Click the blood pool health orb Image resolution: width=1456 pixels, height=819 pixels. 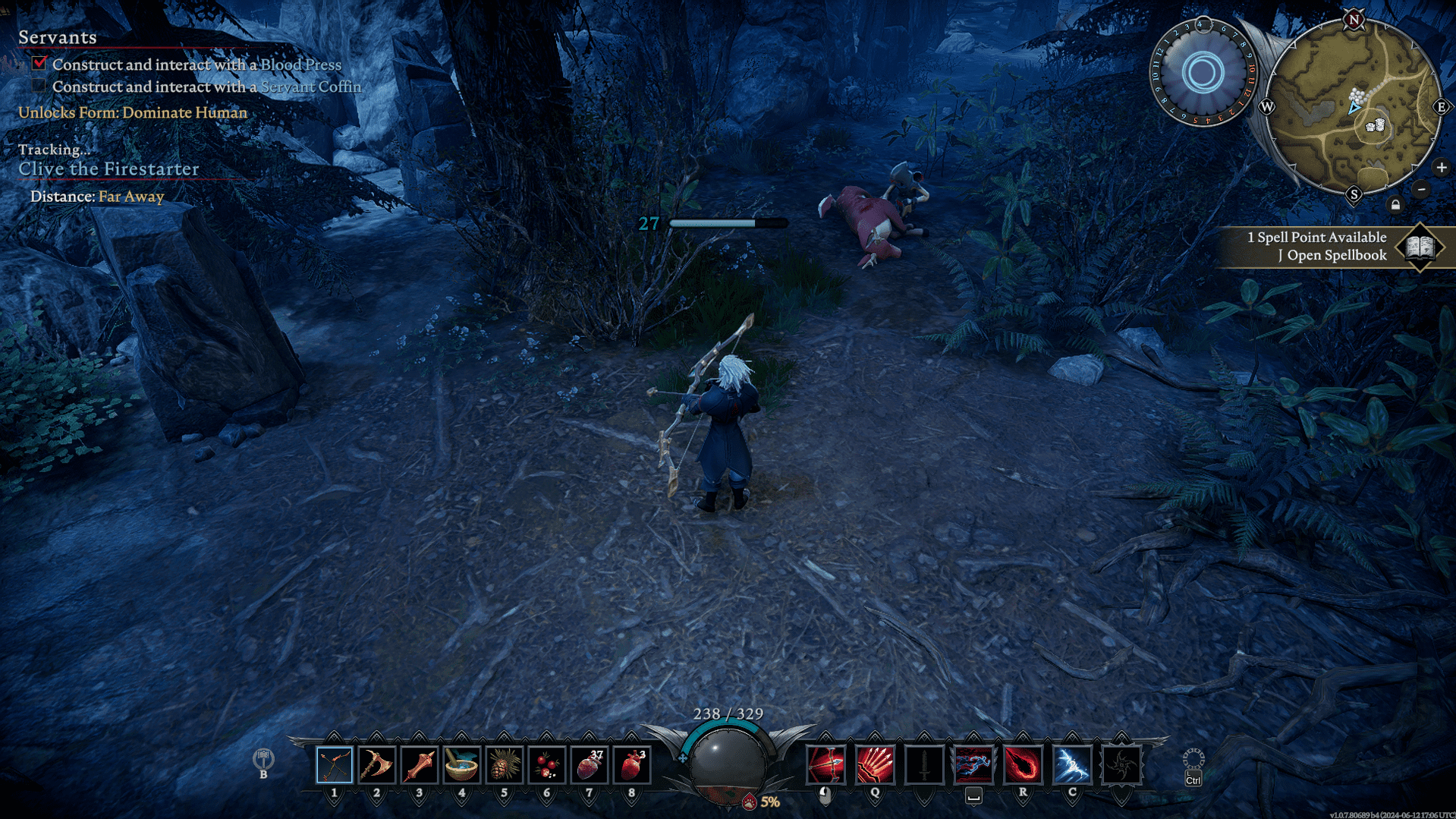point(726,768)
